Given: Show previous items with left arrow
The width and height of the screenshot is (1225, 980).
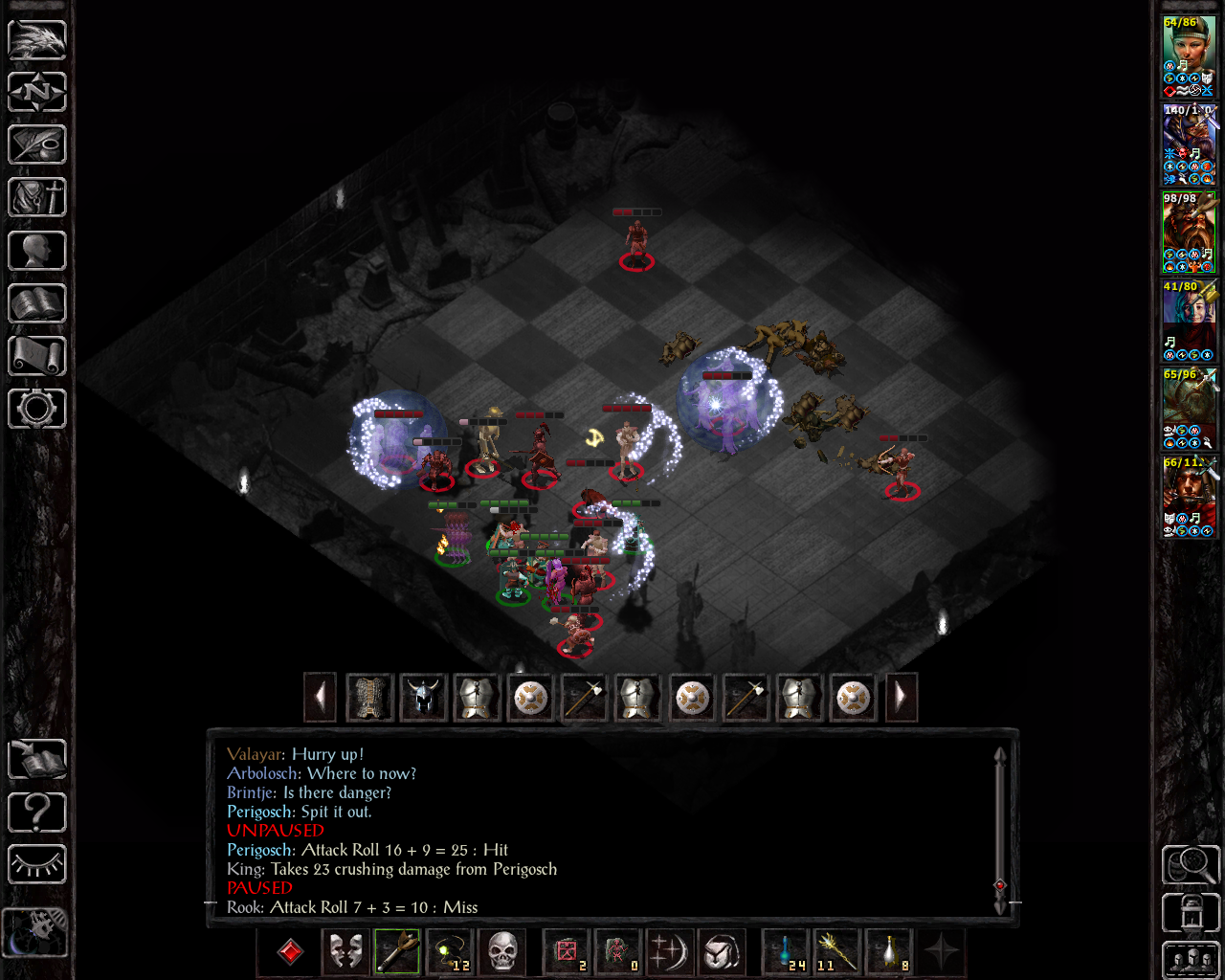Looking at the screenshot, I should pyautogui.click(x=320, y=698).
